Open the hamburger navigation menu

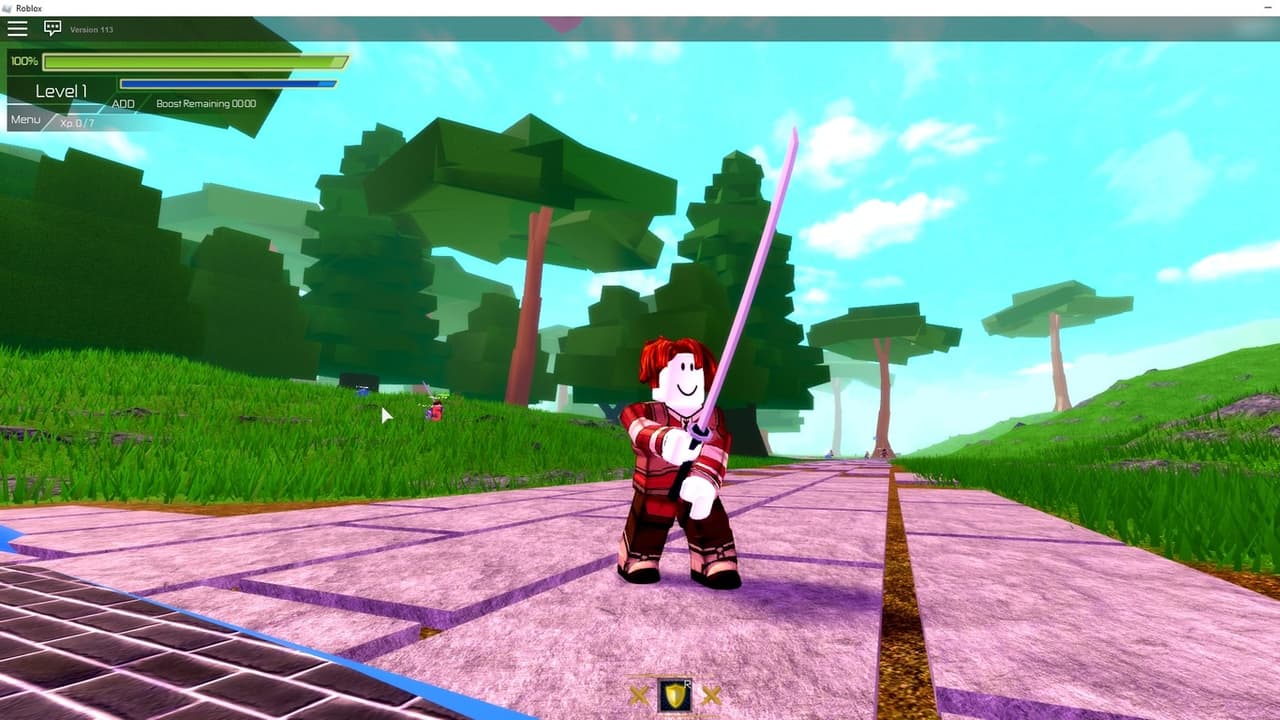tap(17, 28)
